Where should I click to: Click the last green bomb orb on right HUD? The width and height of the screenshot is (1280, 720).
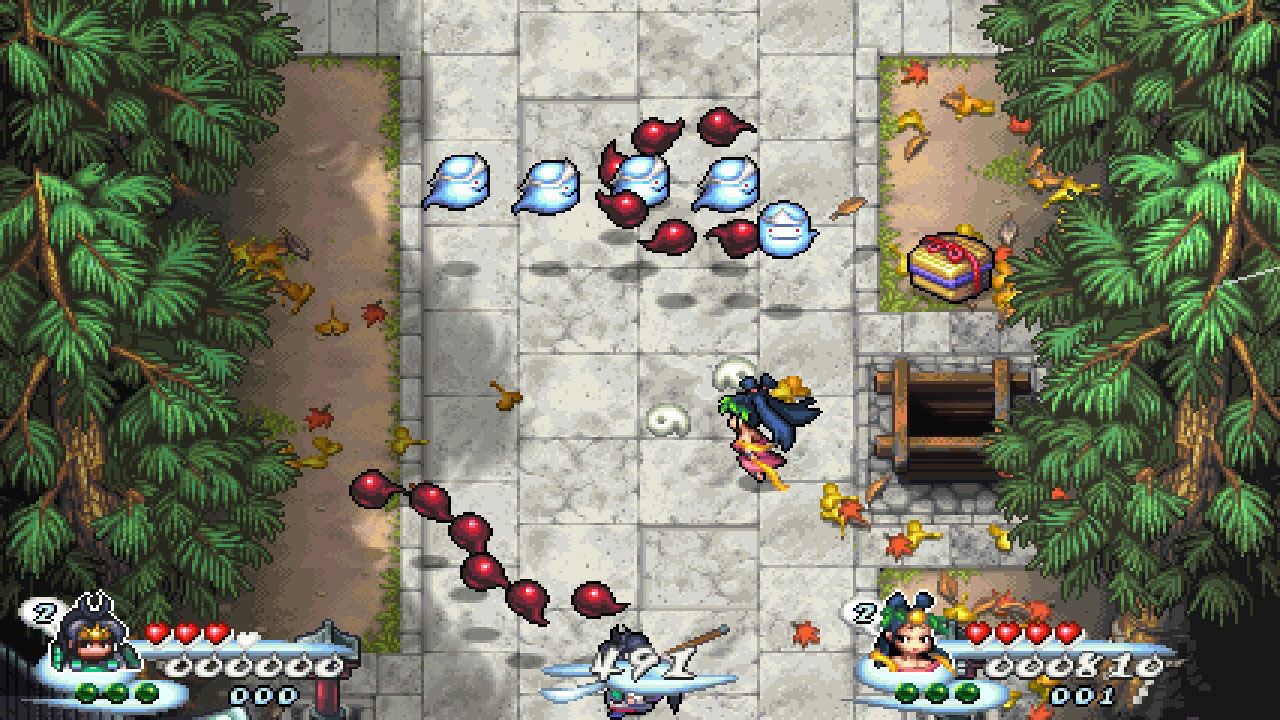coord(966,690)
